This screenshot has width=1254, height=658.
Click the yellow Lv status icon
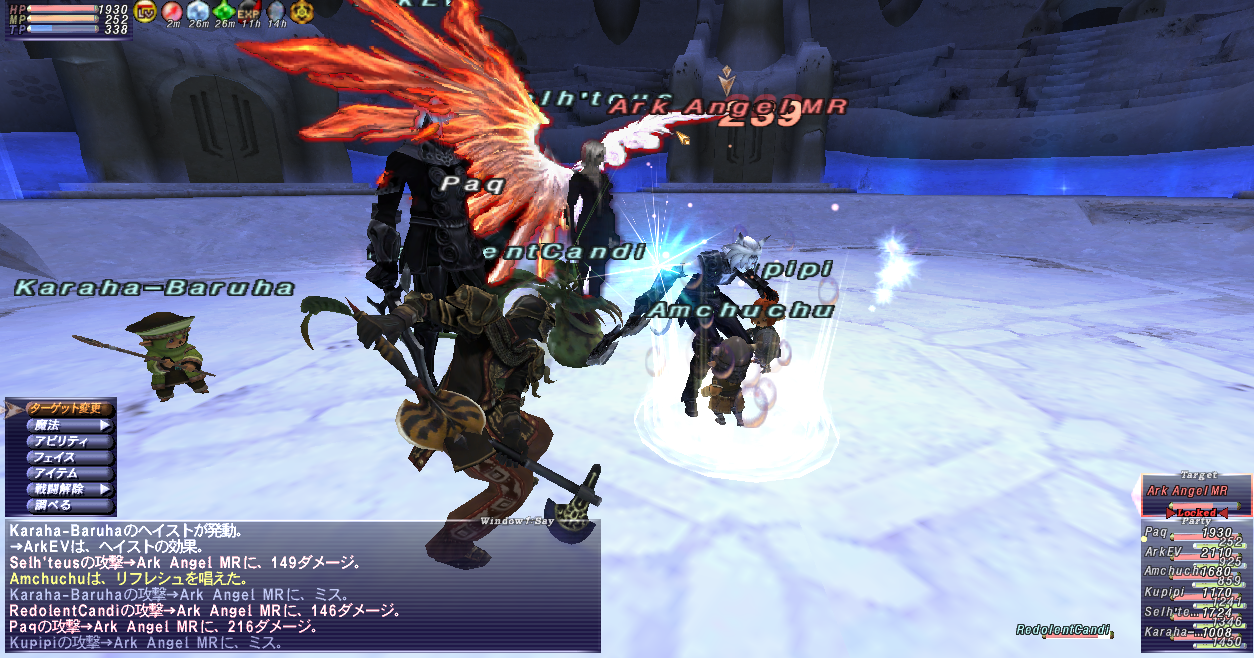[x=146, y=11]
